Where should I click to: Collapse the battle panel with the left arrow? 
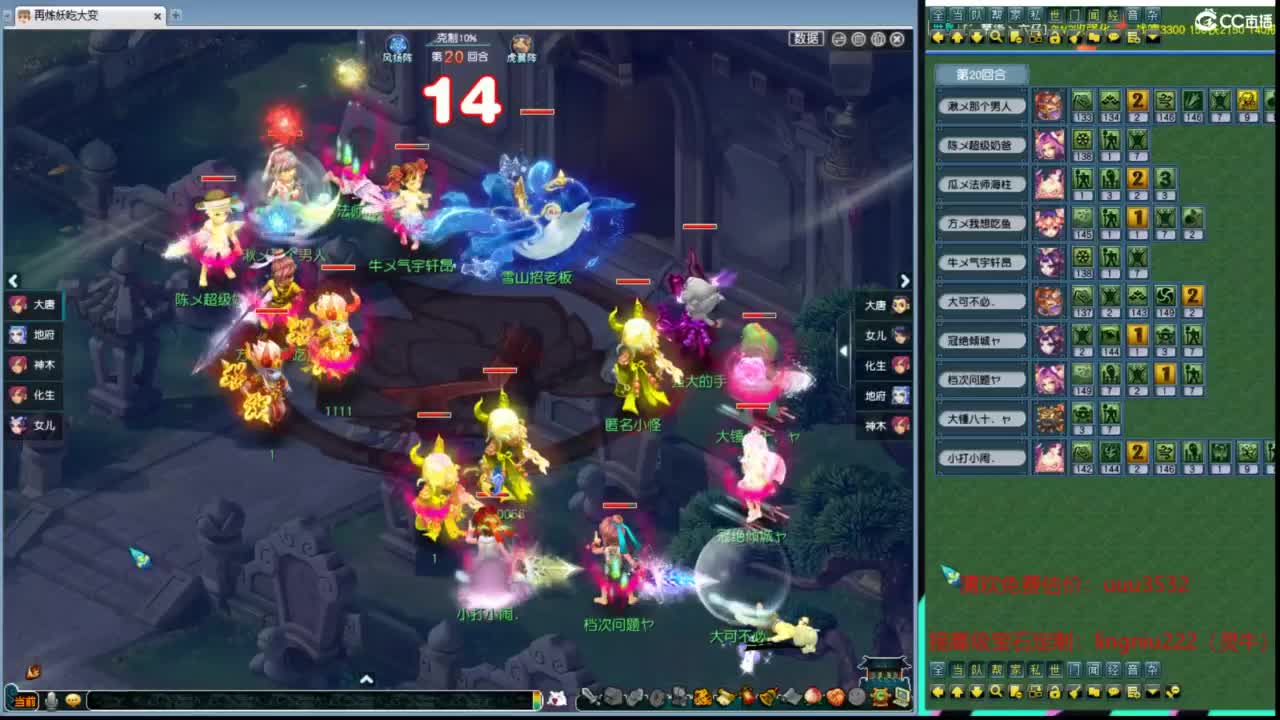pyautogui.click(x=14, y=281)
